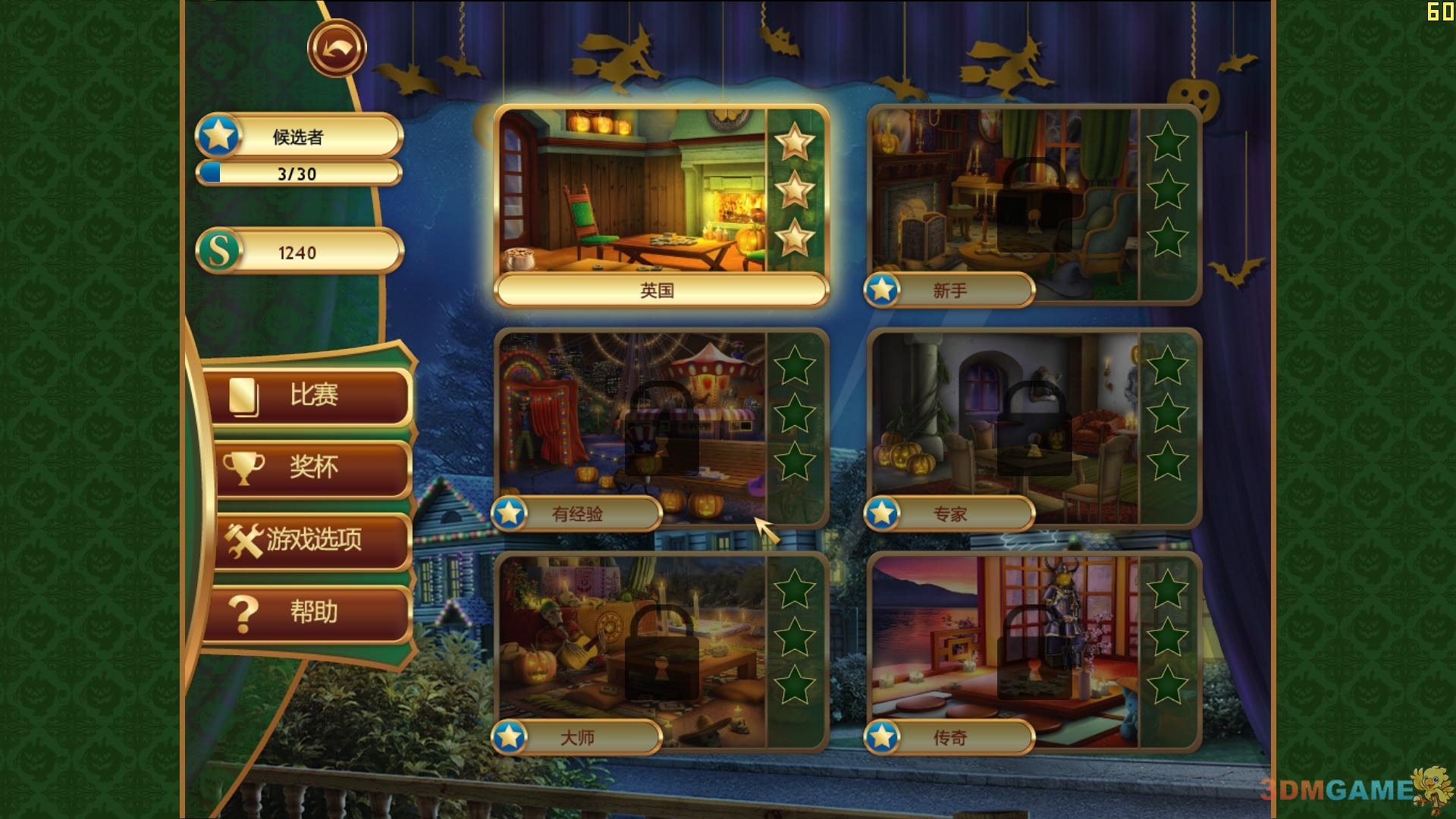Open the 奖杯 trophies menu
The height and width of the screenshot is (819, 1456).
pos(311,467)
